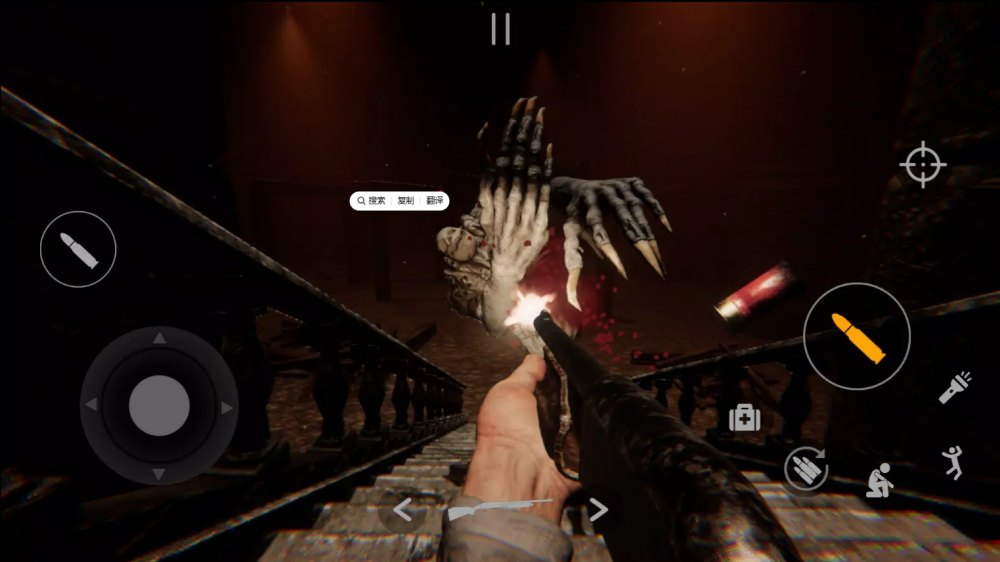Jump using the leaping figure icon

pyautogui.click(x=953, y=462)
